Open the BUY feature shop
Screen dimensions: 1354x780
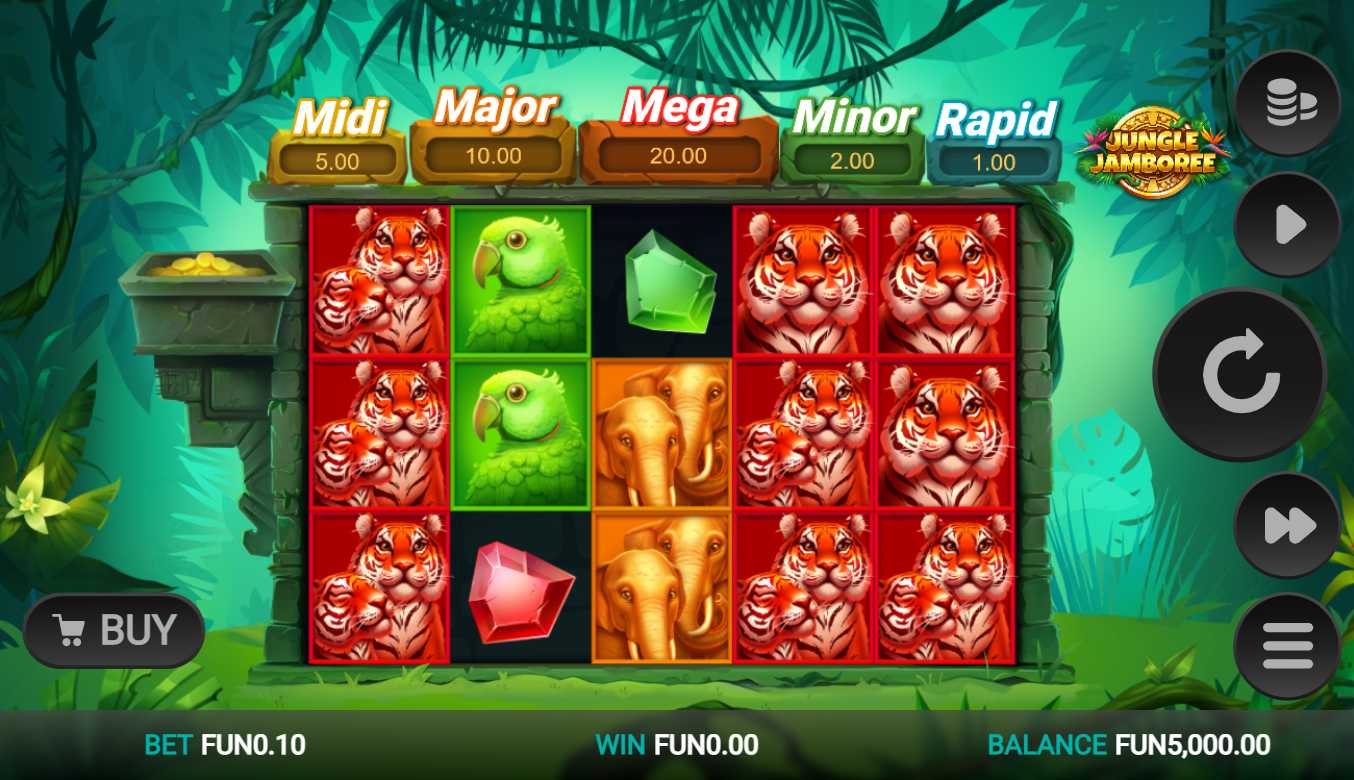pos(114,630)
